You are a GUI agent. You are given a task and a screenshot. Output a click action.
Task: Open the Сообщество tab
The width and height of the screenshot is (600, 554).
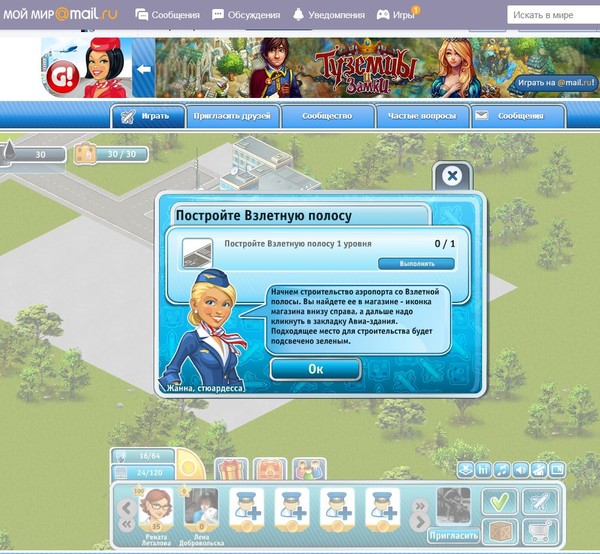326,116
